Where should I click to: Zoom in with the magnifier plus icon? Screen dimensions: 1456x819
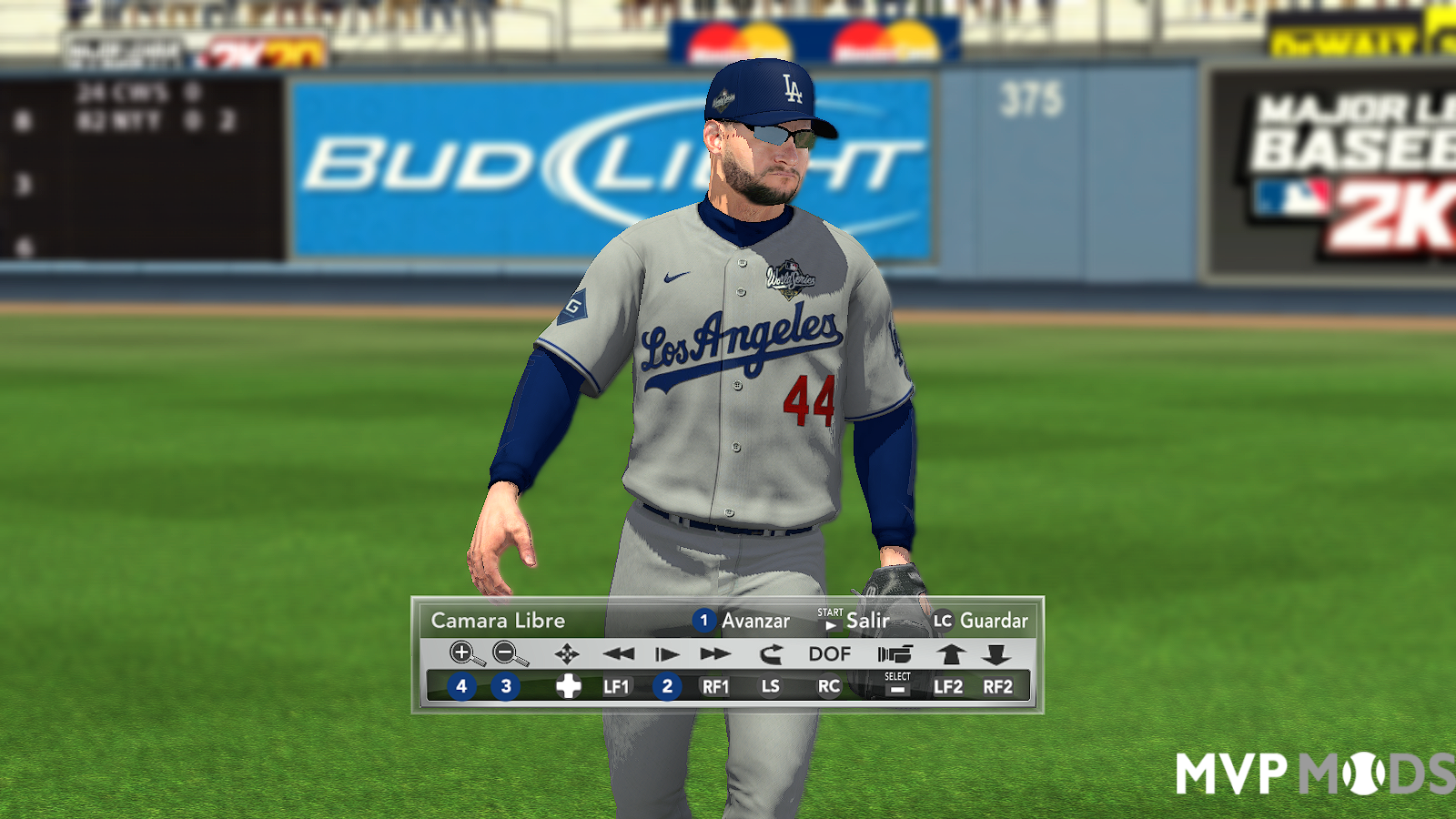point(465,653)
